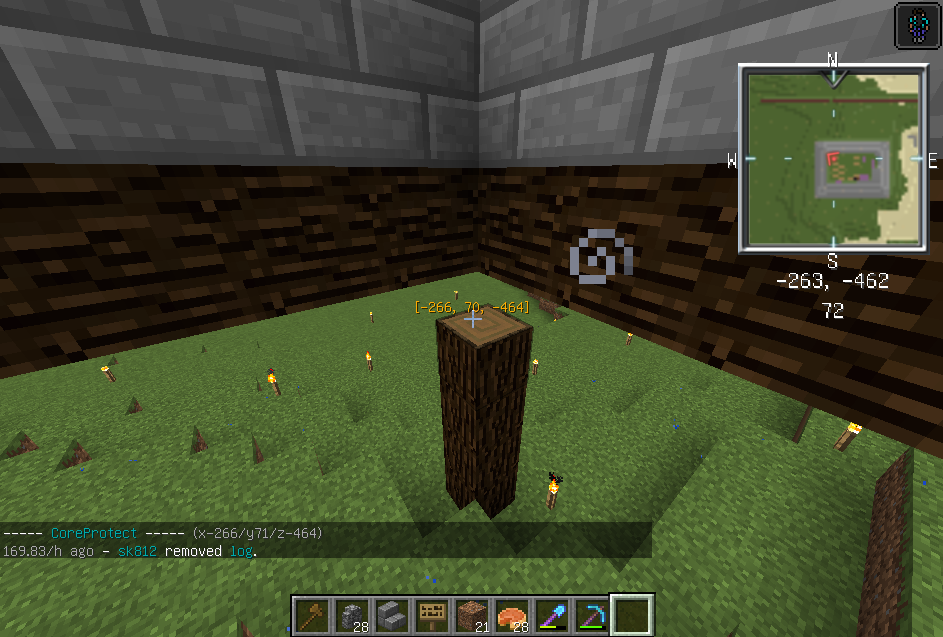Click the CoreProtect chat message
Image resolution: width=943 pixels, height=637 pixels.
pos(161,533)
